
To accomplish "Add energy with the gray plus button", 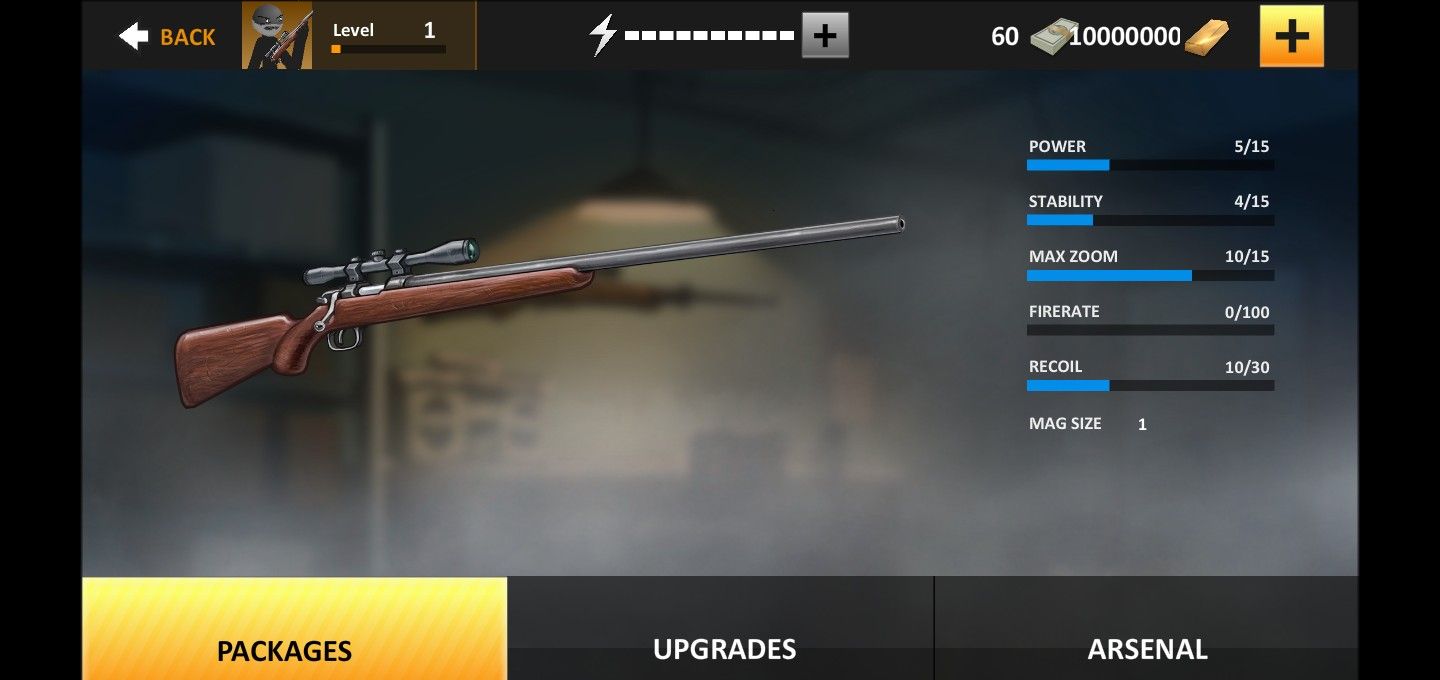I will click(x=825, y=36).
